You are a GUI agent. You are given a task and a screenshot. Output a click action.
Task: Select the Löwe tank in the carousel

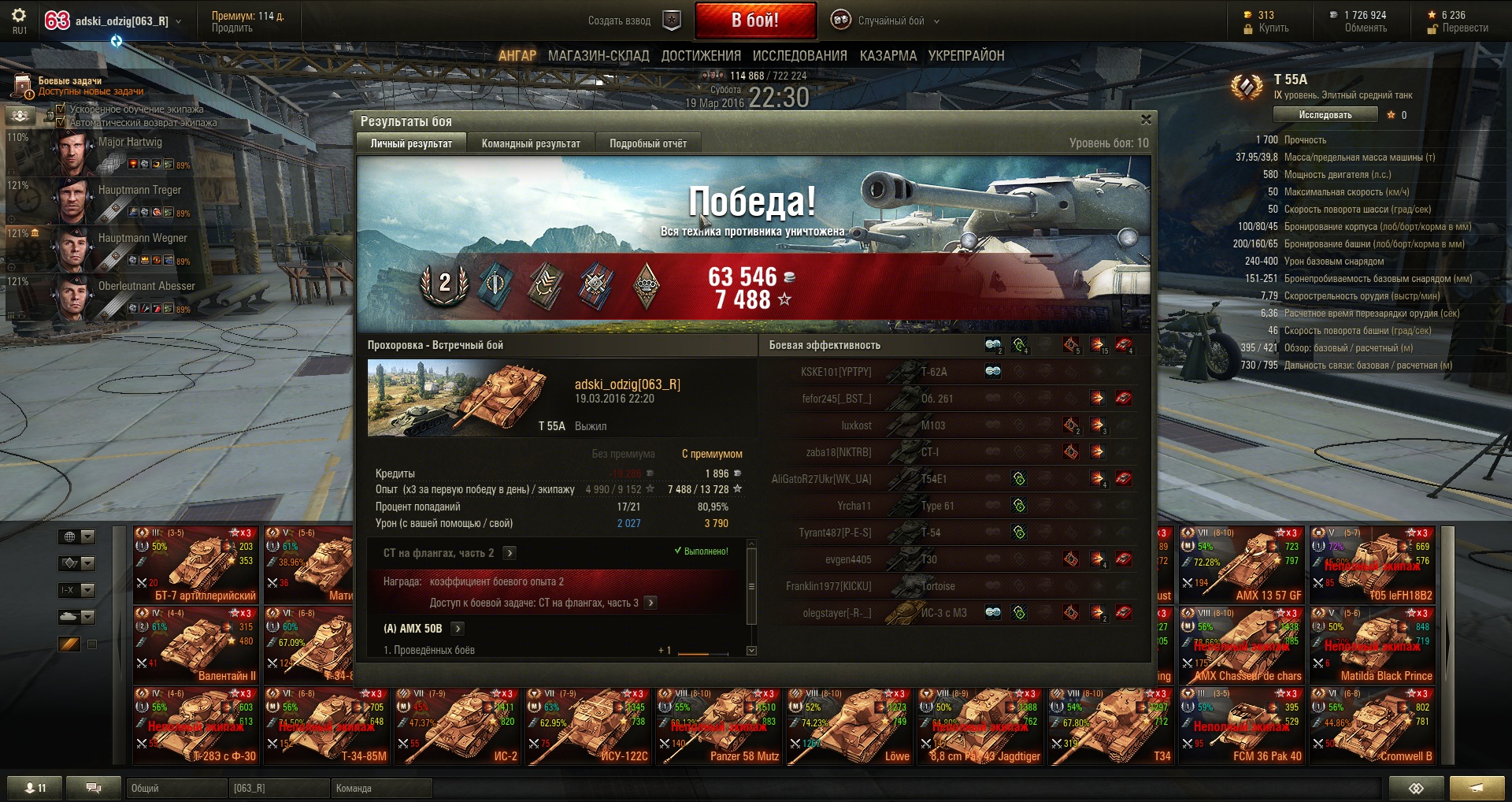coord(849,726)
